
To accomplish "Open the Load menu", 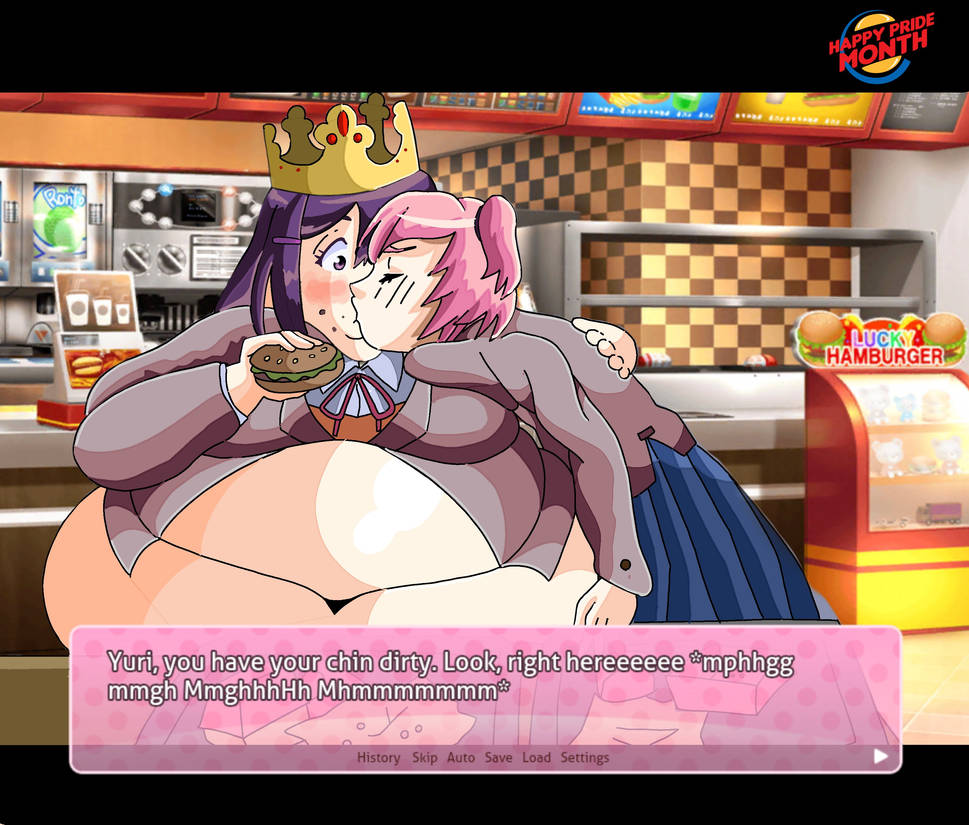I will 536,758.
